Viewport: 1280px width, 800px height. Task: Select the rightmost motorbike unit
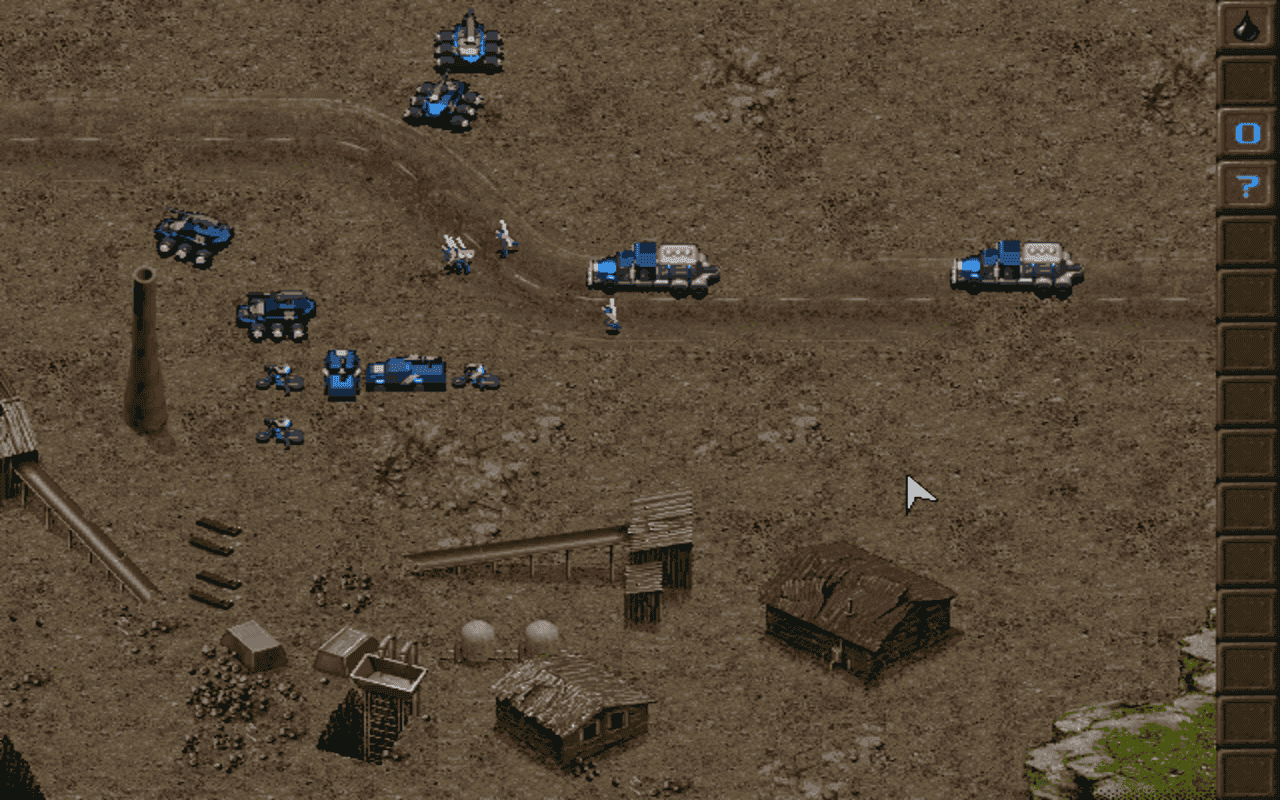point(477,378)
